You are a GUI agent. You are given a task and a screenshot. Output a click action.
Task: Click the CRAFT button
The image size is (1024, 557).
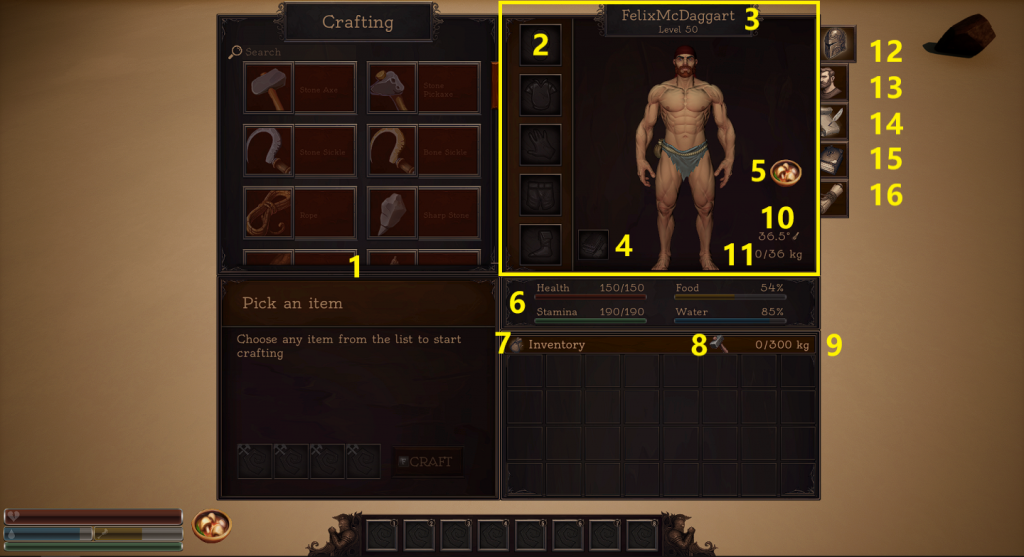point(427,462)
